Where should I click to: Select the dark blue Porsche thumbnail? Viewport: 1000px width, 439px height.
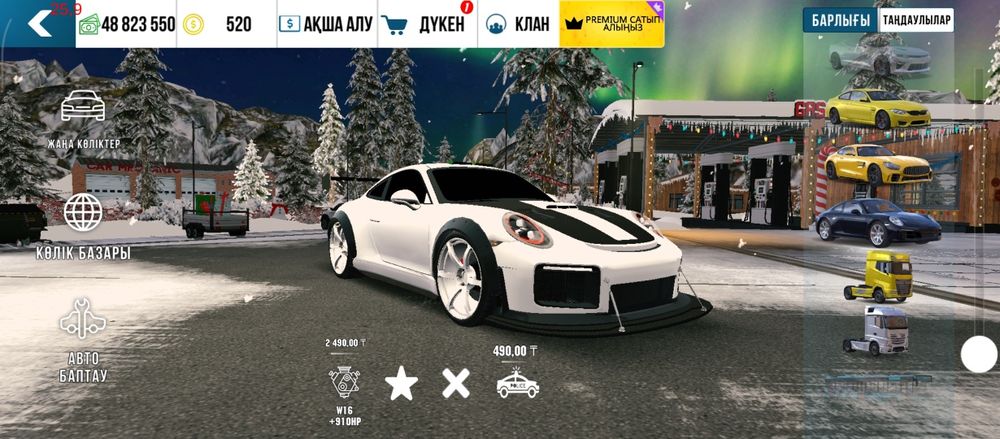877,221
